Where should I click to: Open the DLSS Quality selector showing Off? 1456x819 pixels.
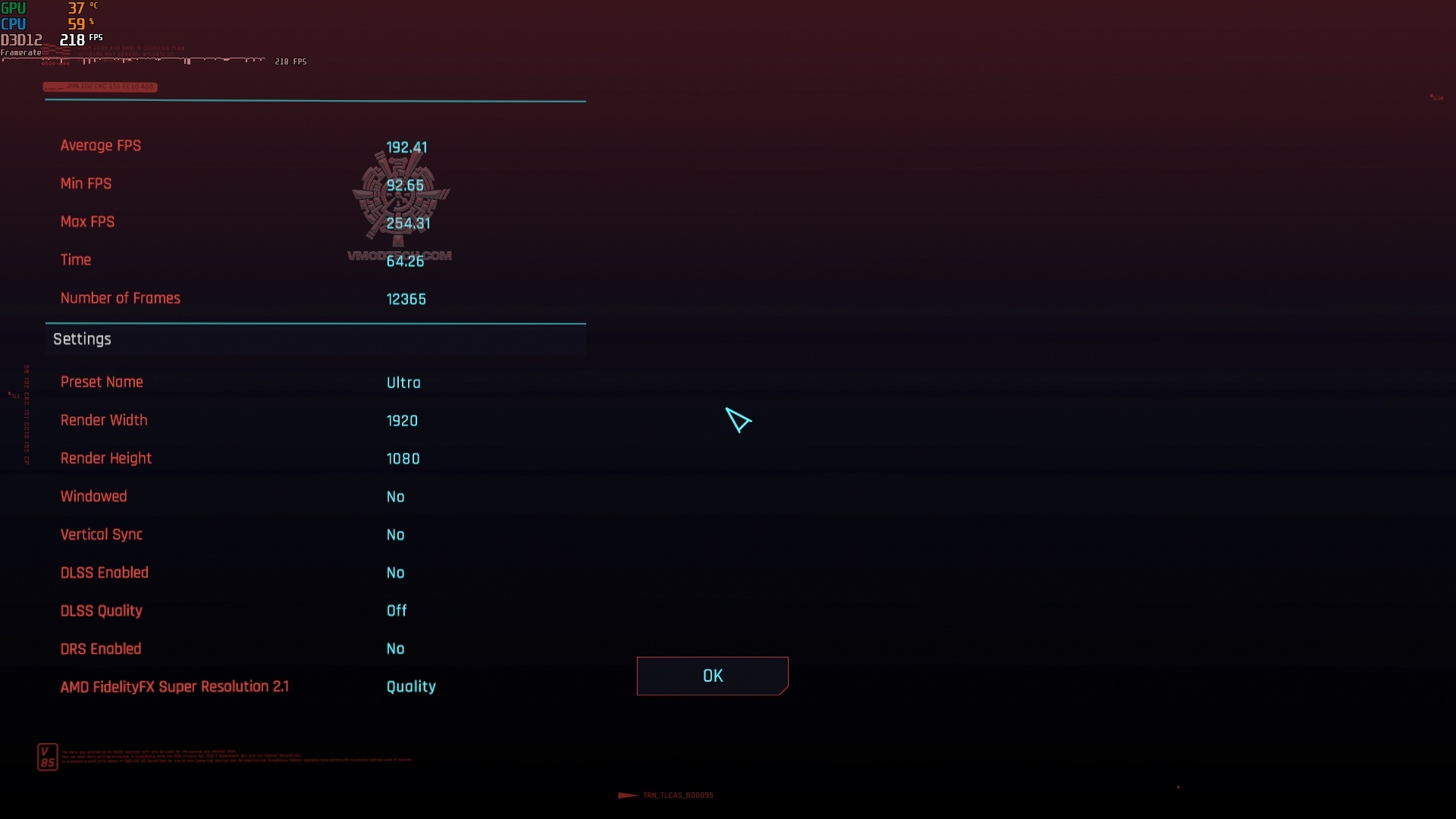point(396,610)
